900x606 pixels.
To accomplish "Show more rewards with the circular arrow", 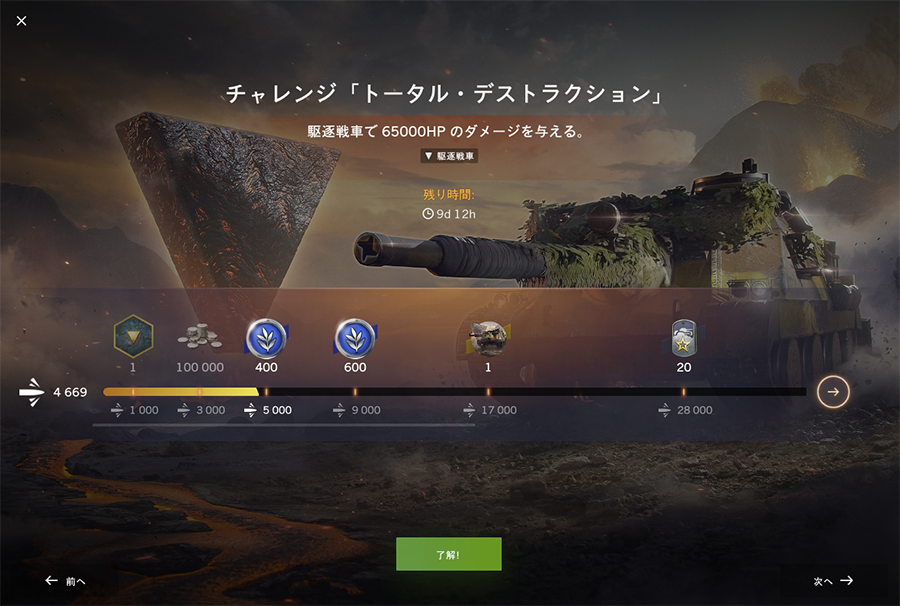I will (833, 392).
